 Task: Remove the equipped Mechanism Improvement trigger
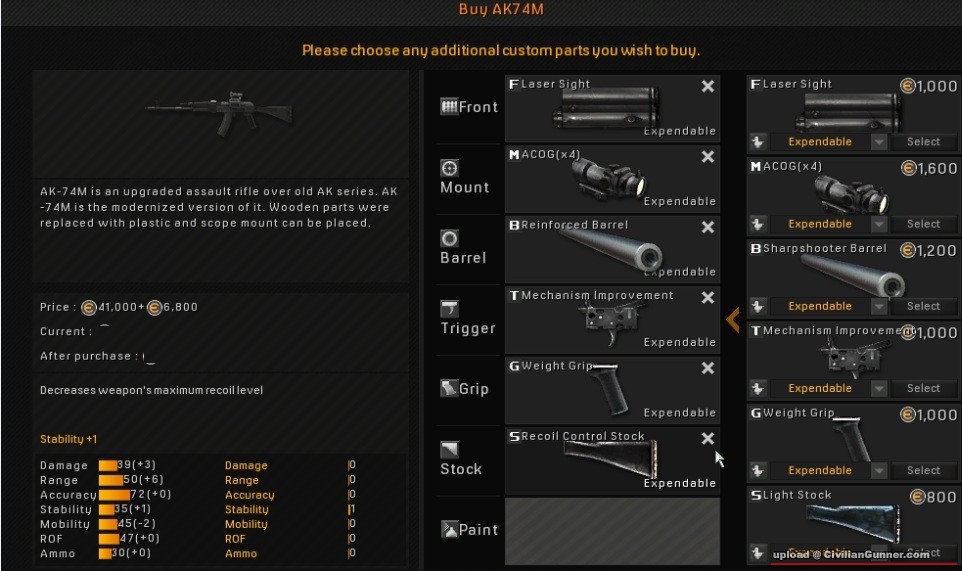(x=708, y=298)
